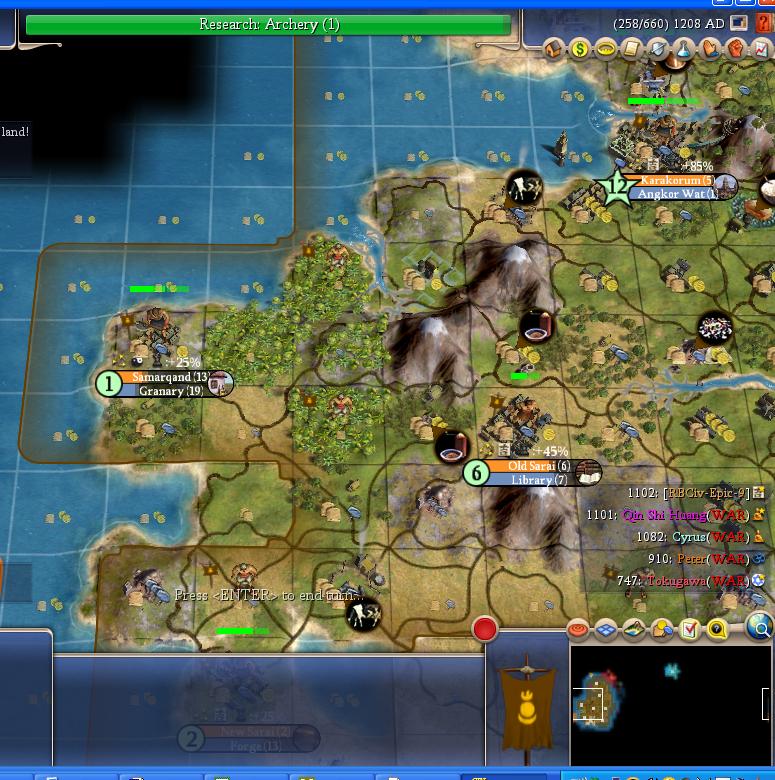The width and height of the screenshot is (775, 780).
Task: Toggle the score display checkmark button
Action: tap(690, 629)
